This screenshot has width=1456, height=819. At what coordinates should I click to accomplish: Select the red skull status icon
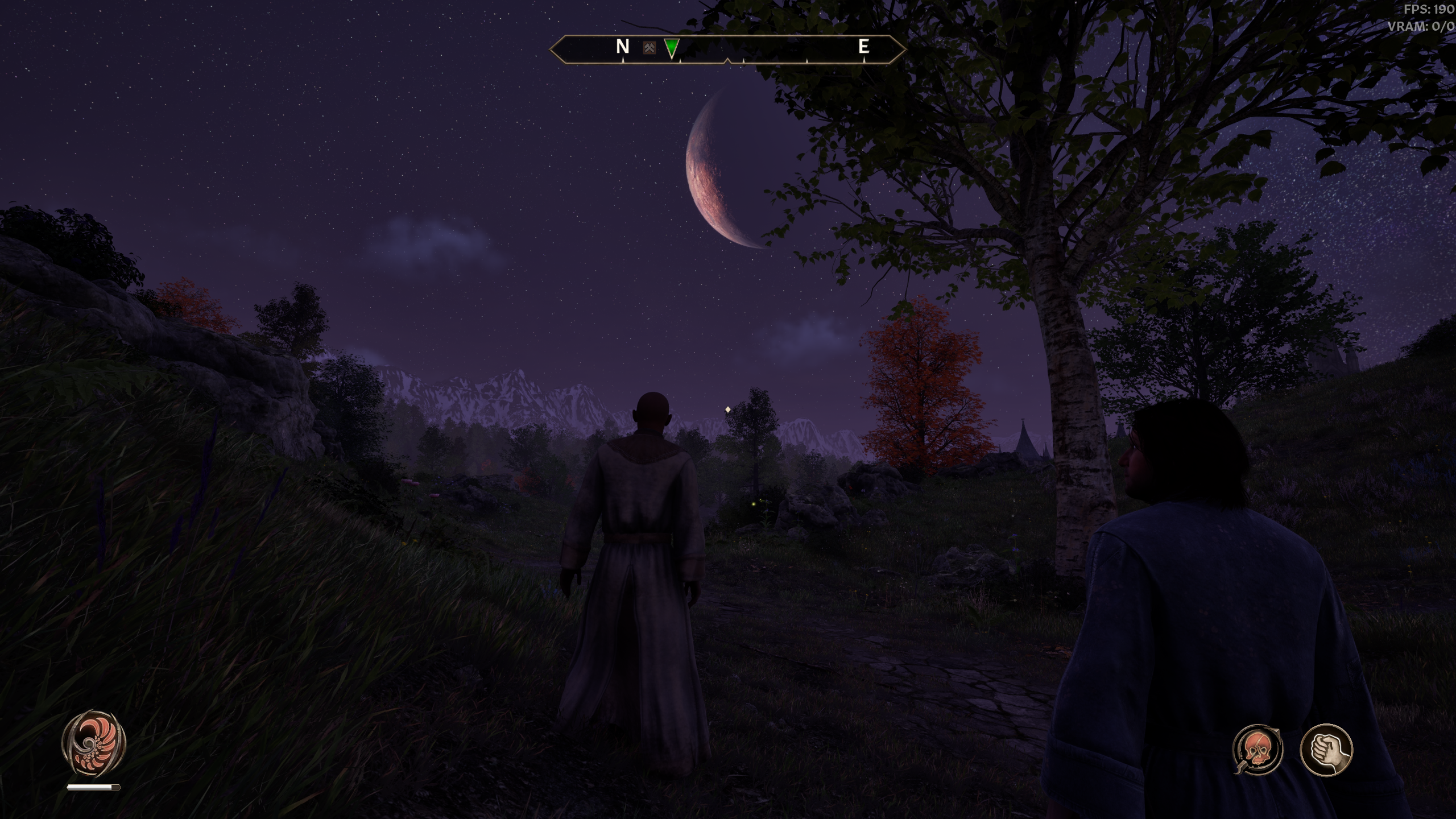[x=1258, y=749]
